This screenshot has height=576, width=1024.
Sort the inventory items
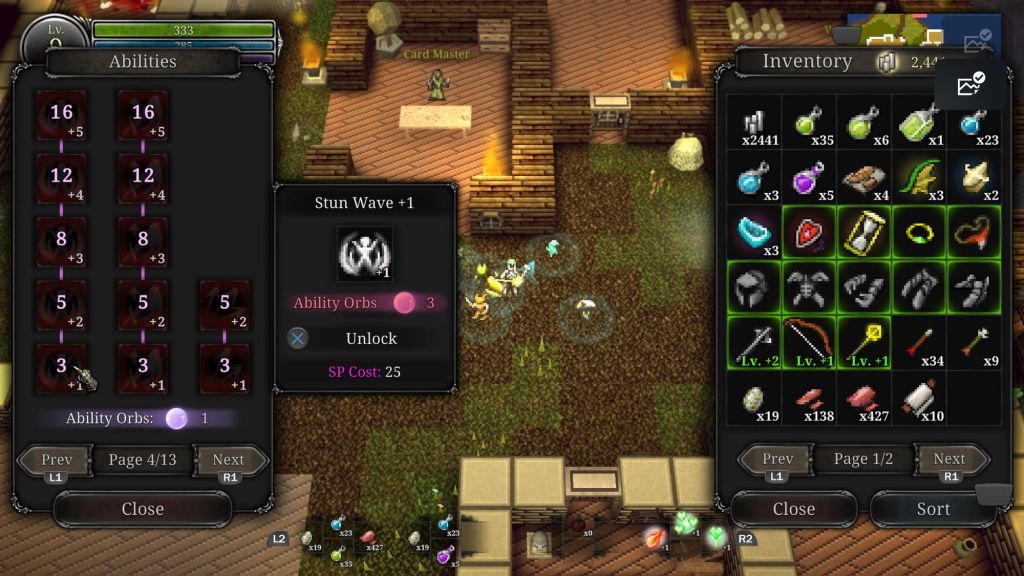point(932,509)
